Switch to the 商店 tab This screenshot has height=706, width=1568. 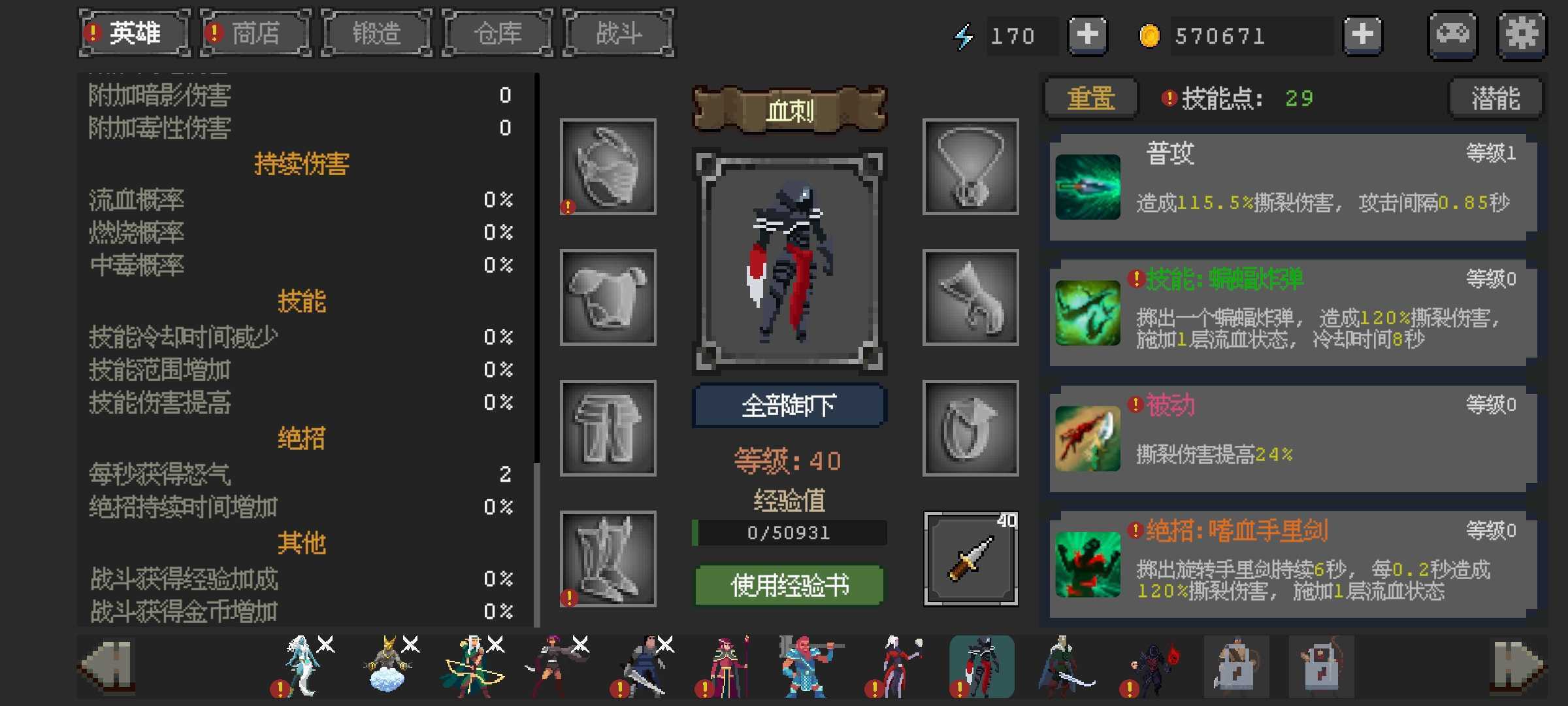[x=255, y=33]
